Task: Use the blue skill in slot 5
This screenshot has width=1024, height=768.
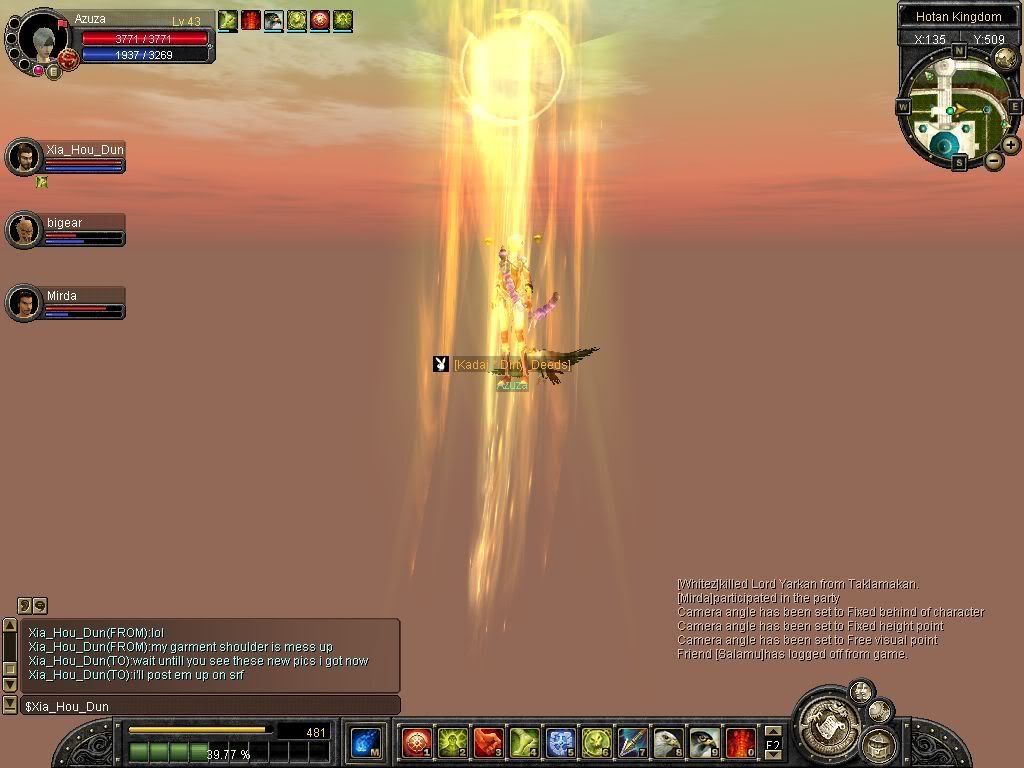Action: click(x=560, y=742)
